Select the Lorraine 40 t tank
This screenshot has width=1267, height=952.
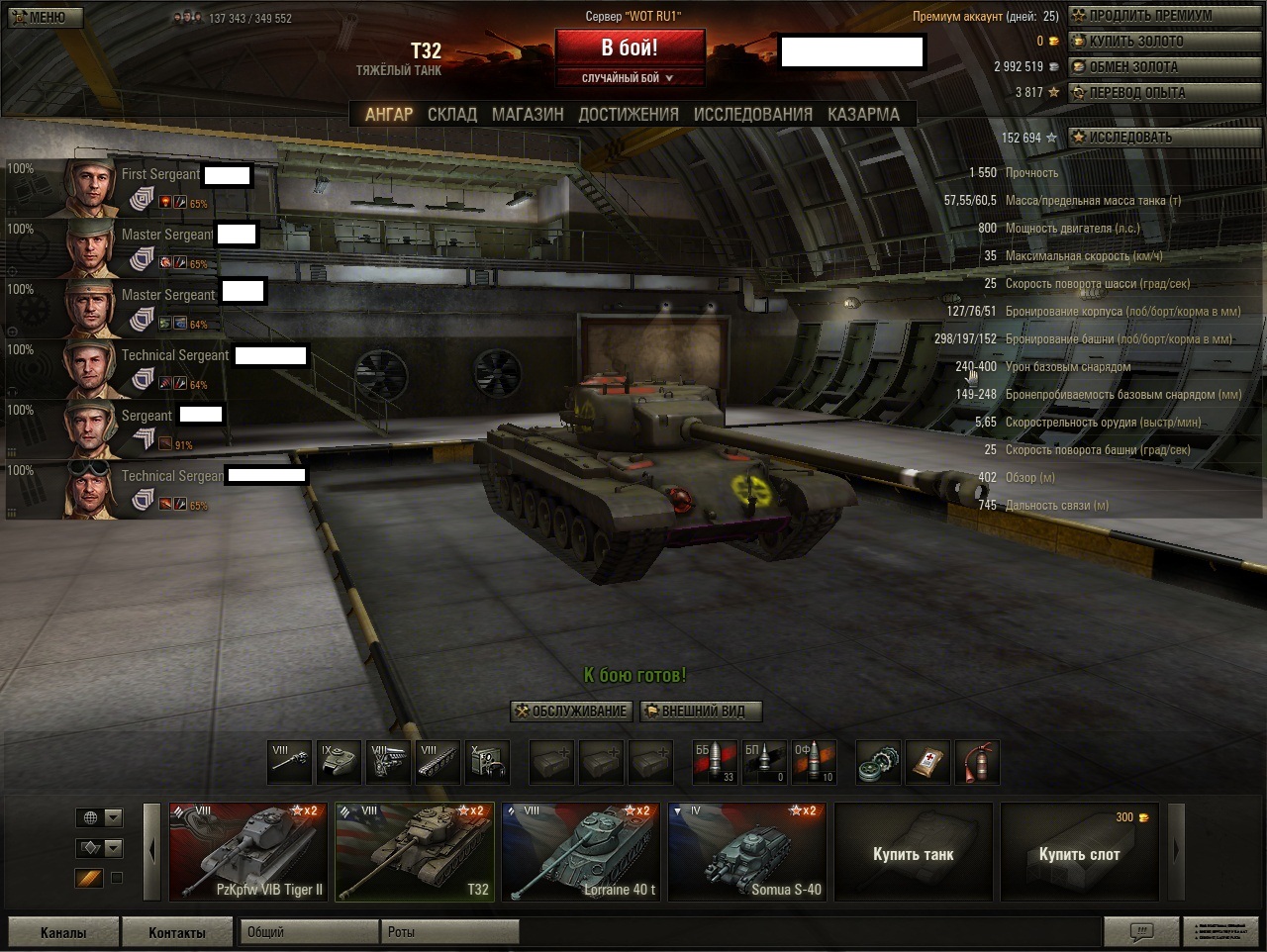tap(581, 851)
